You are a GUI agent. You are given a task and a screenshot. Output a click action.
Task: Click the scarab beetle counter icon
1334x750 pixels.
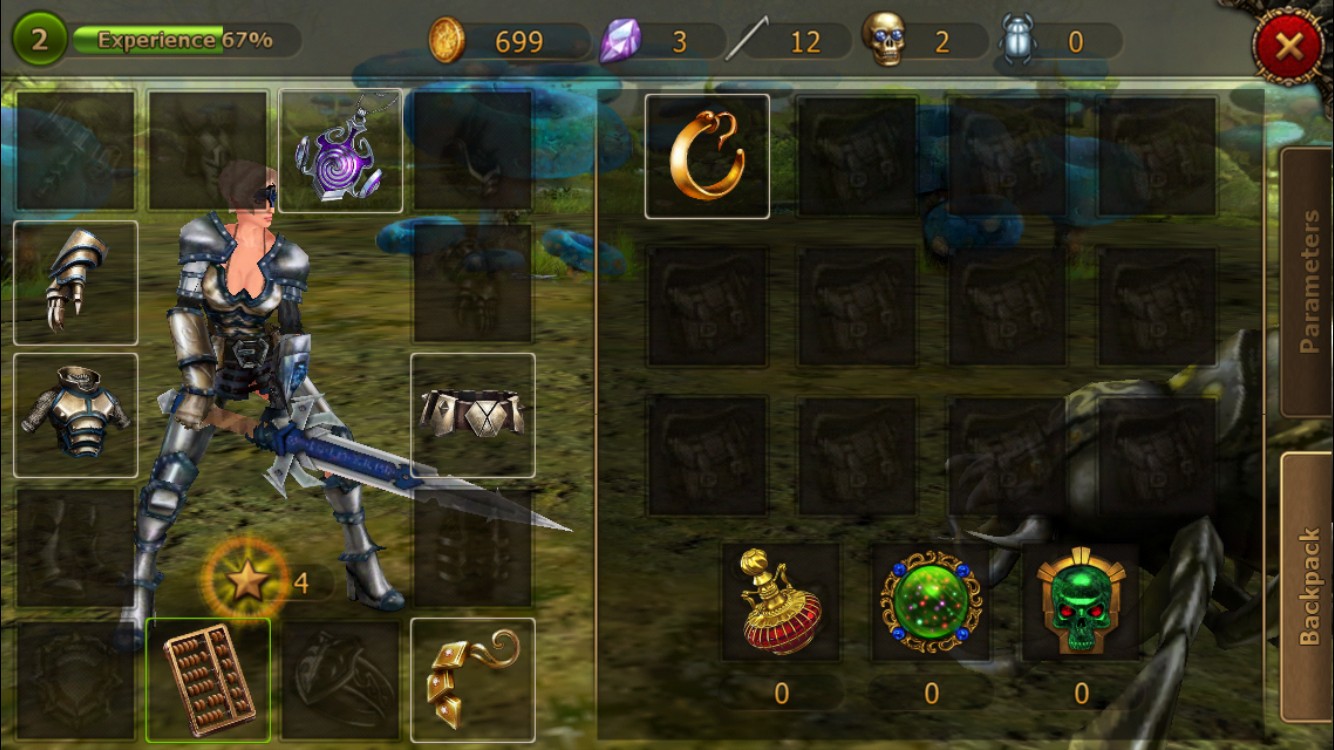tap(1018, 41)
